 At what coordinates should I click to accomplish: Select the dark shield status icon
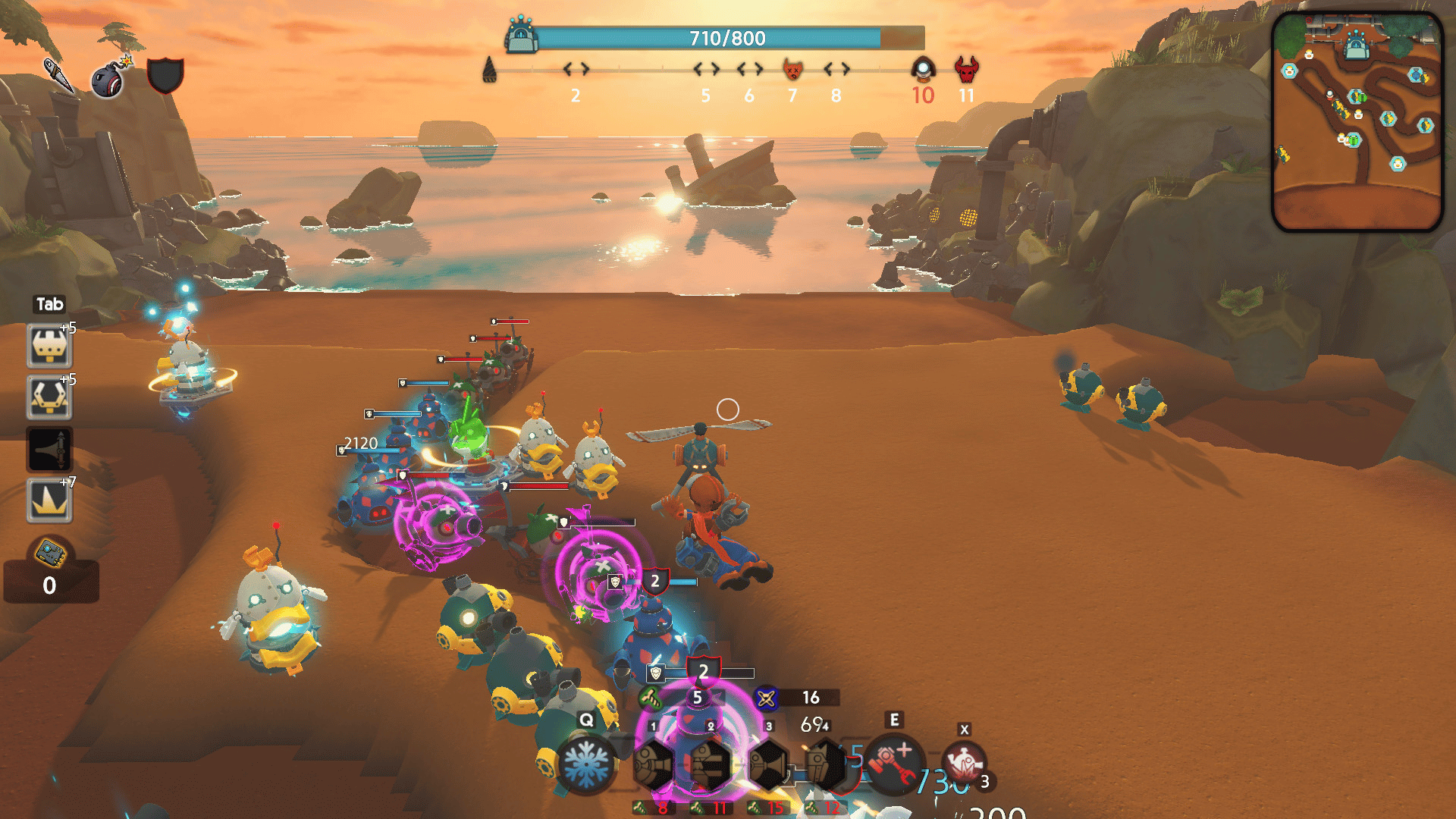coord(165,75)
